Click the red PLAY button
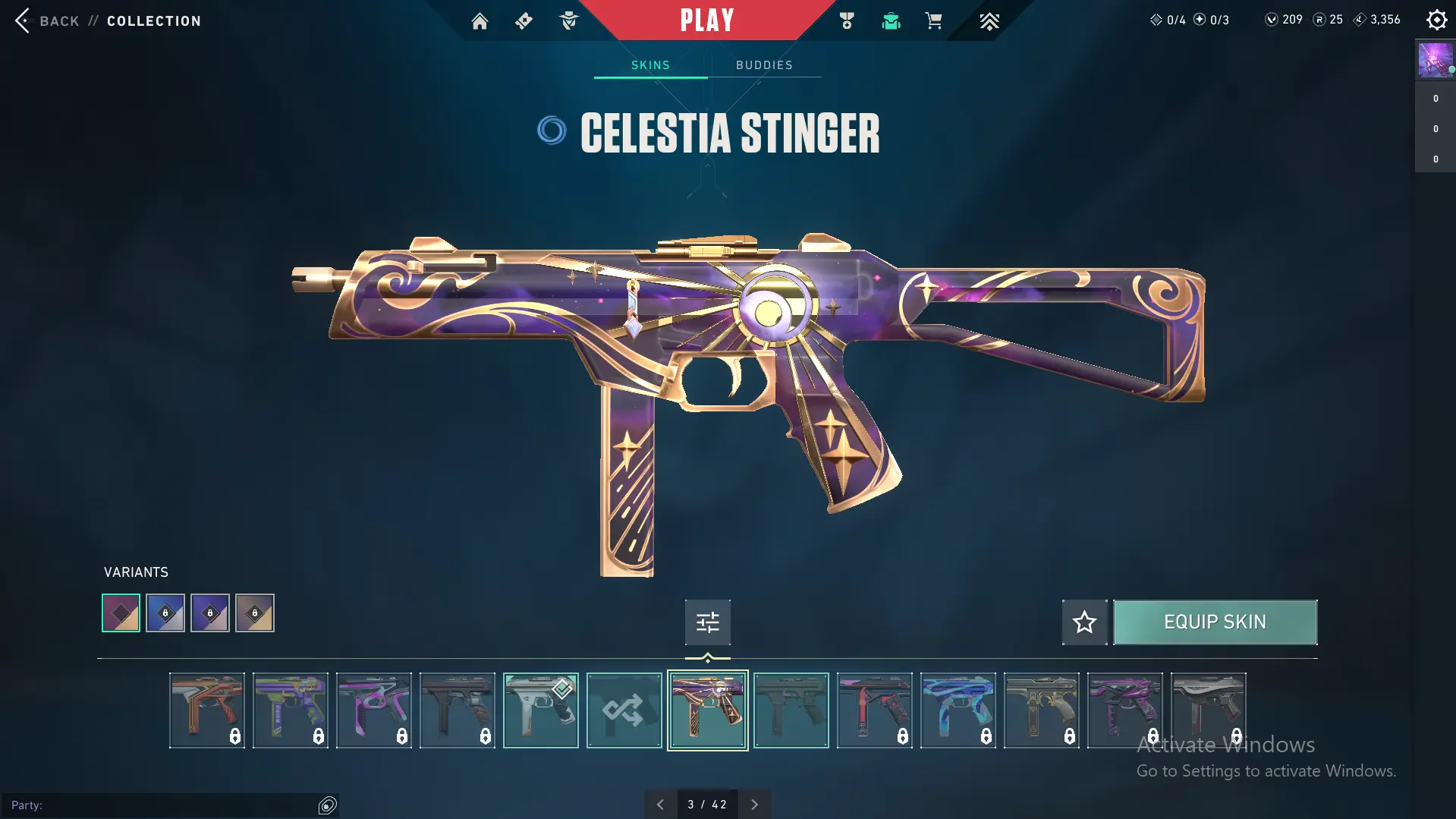 [706, 20]
